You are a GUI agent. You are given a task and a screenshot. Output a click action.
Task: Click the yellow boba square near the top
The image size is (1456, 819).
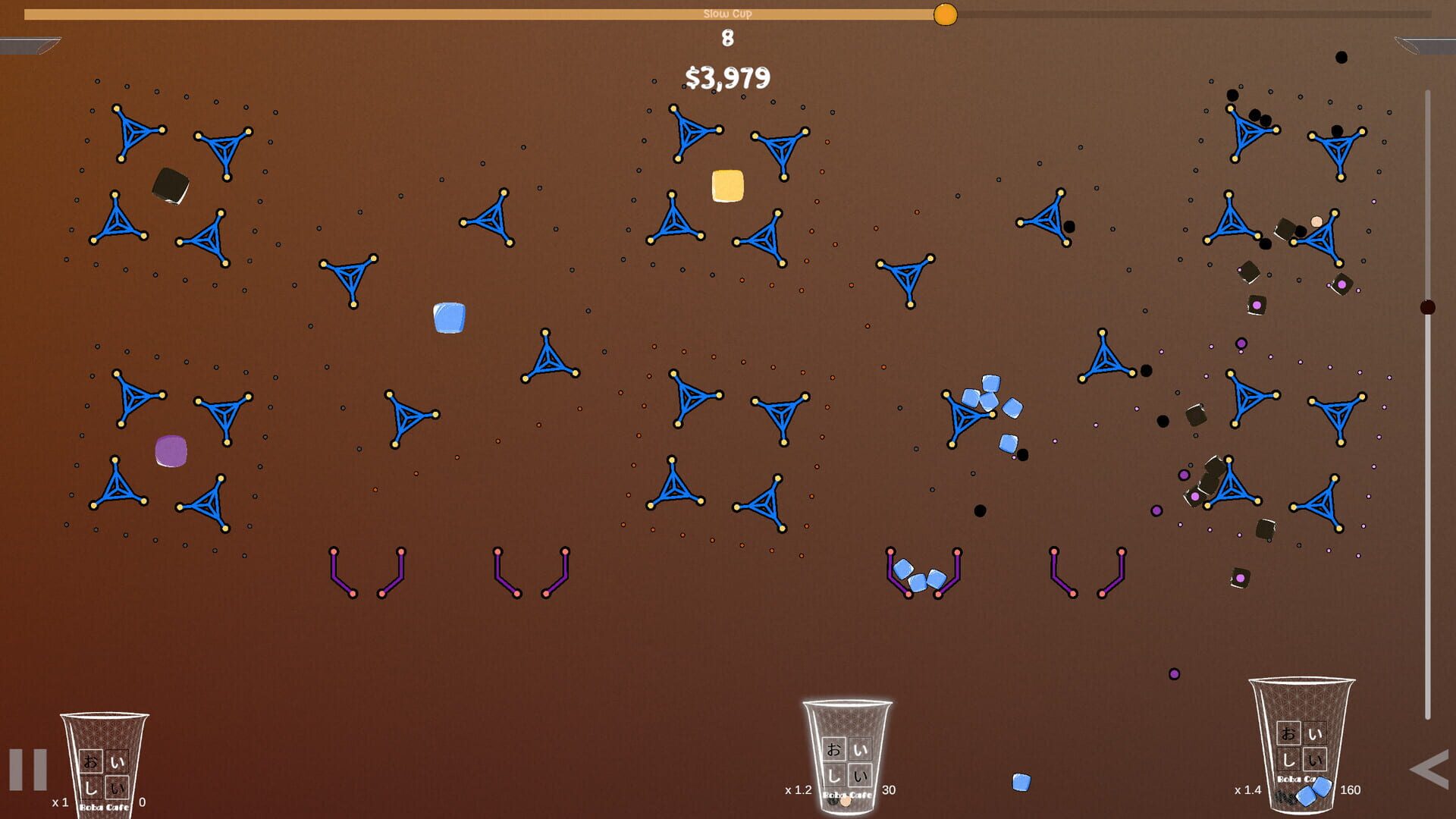coord(727,185)
